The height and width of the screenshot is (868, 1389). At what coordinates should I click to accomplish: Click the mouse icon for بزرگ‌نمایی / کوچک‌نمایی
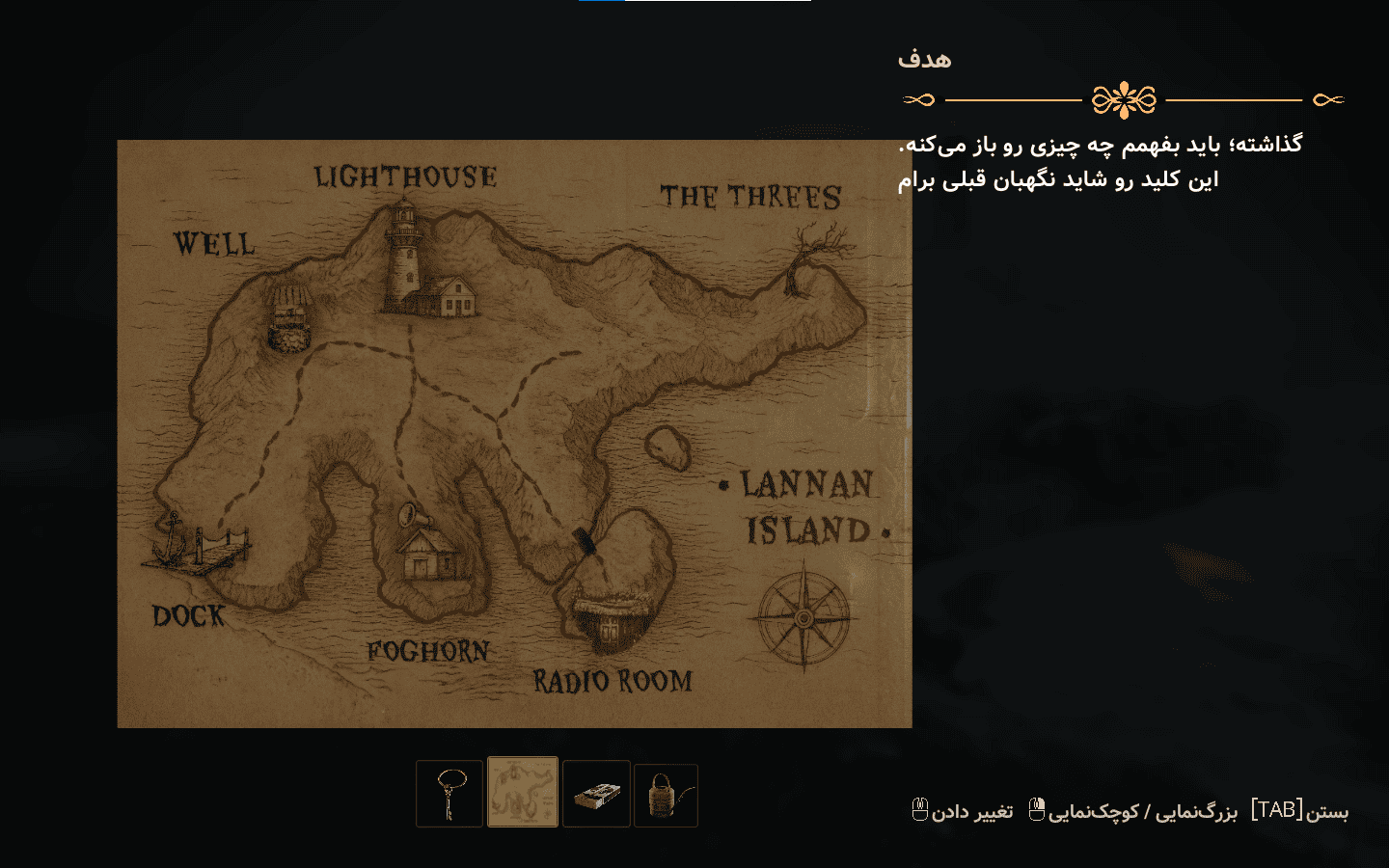1035,810
